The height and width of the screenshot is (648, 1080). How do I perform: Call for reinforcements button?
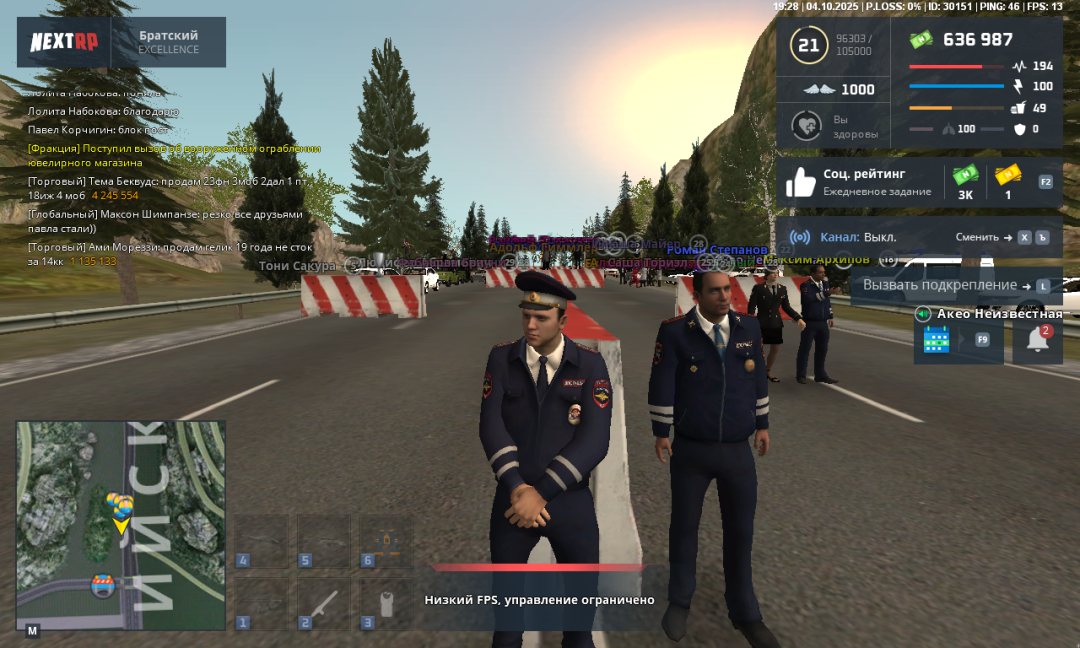point(946,285)
